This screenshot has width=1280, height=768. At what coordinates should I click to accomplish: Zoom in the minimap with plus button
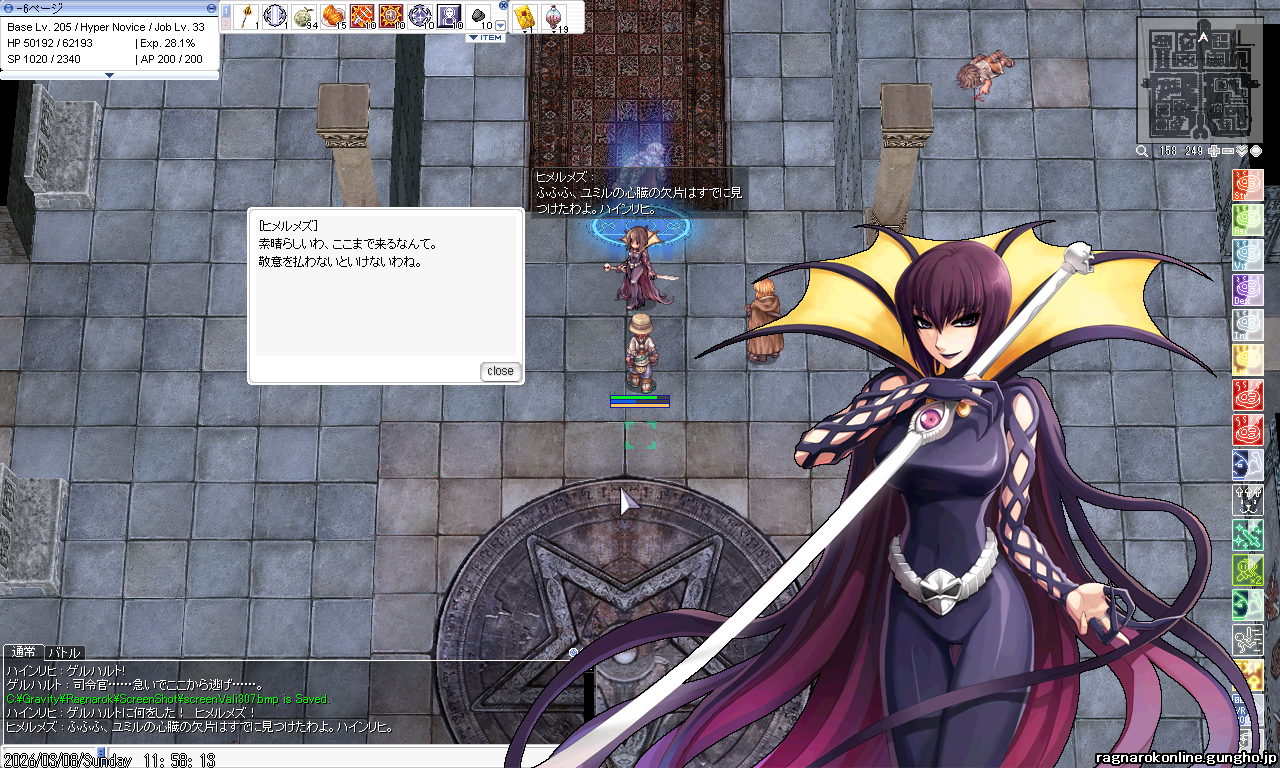[x=1214, y=151]
